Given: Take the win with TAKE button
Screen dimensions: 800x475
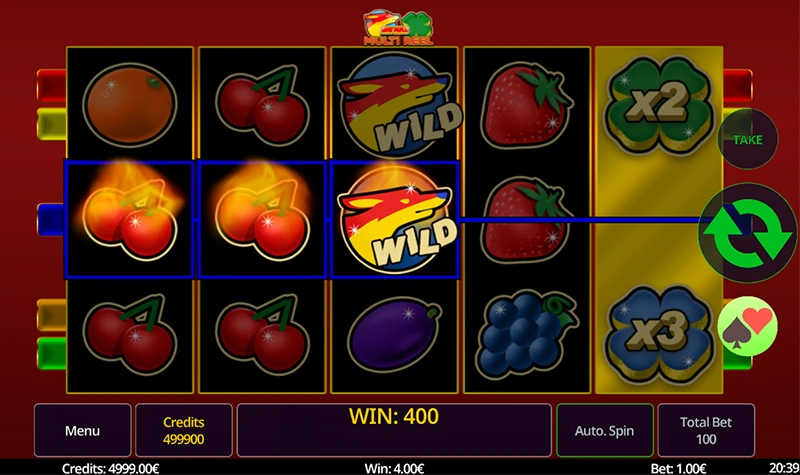Looking at the screenshot, I should coord(748,140).
